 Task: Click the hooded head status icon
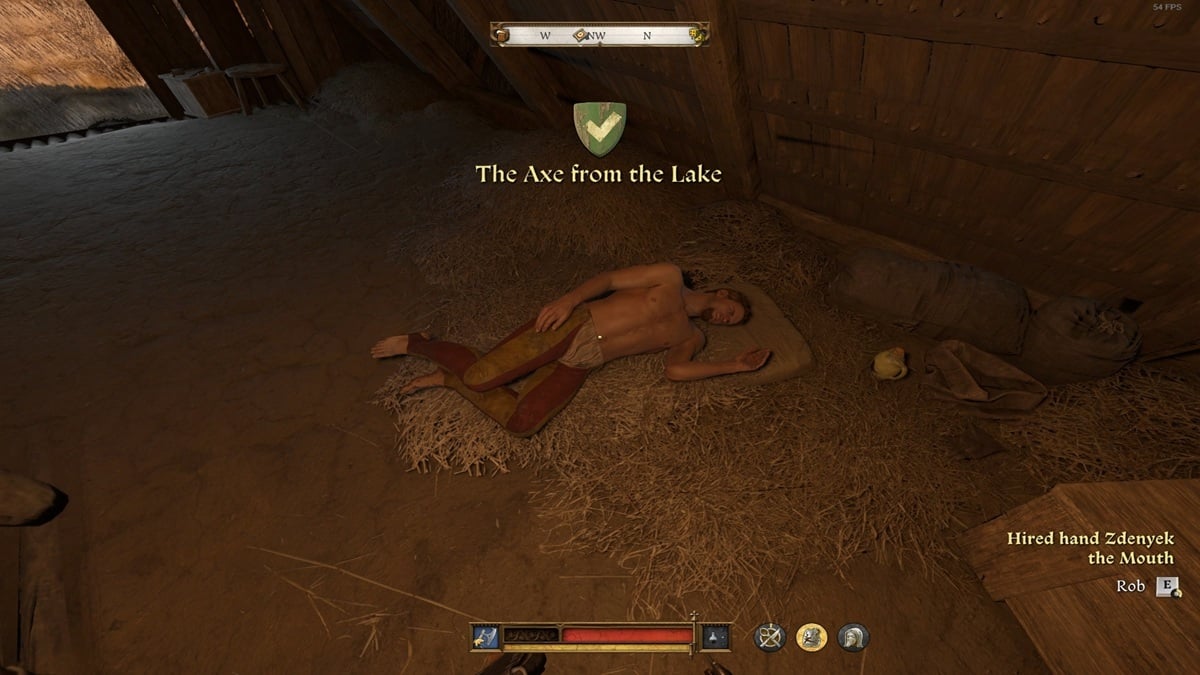(x=853, y=637)
